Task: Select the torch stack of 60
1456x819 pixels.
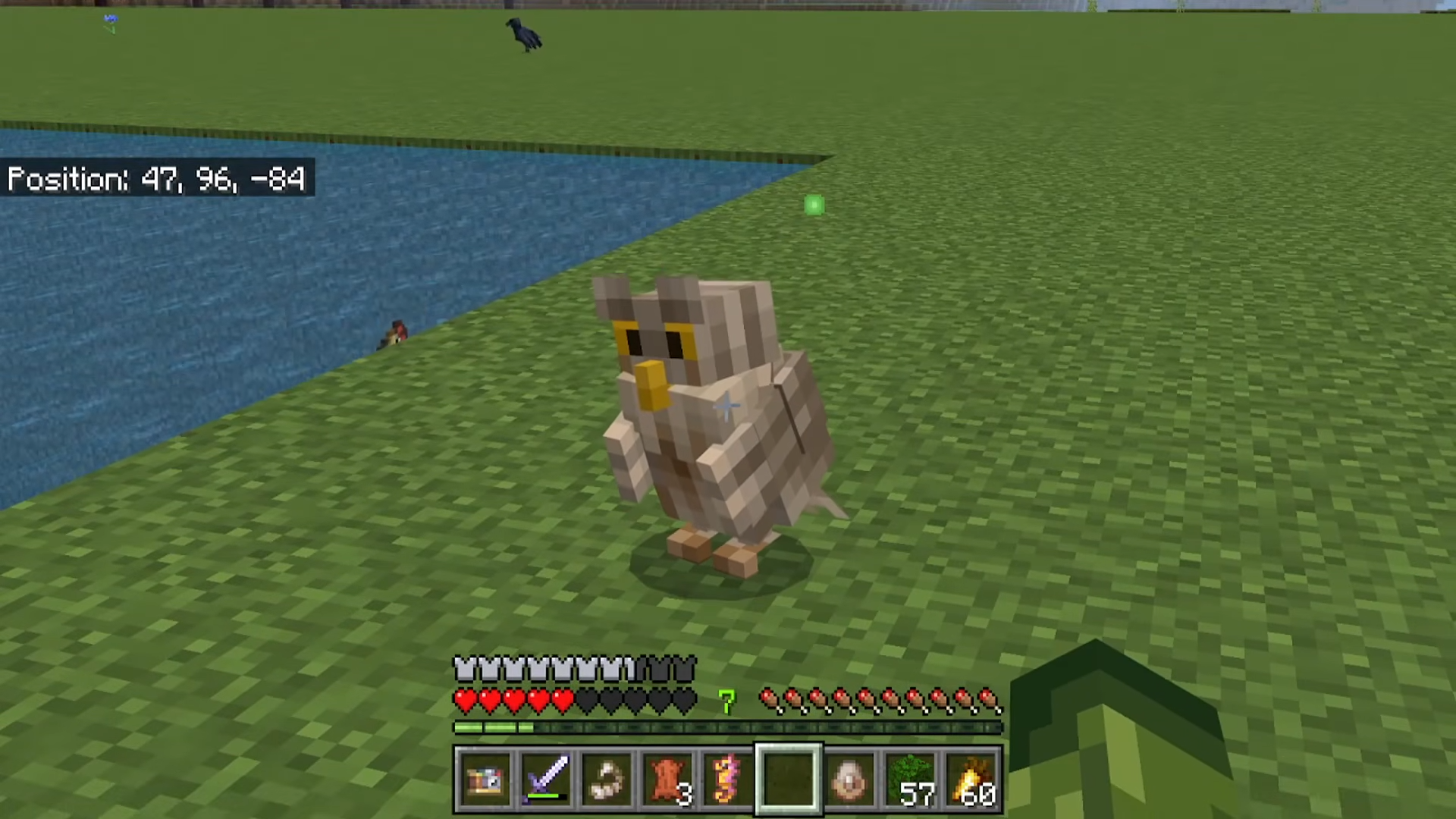Action: click(971, 780)
